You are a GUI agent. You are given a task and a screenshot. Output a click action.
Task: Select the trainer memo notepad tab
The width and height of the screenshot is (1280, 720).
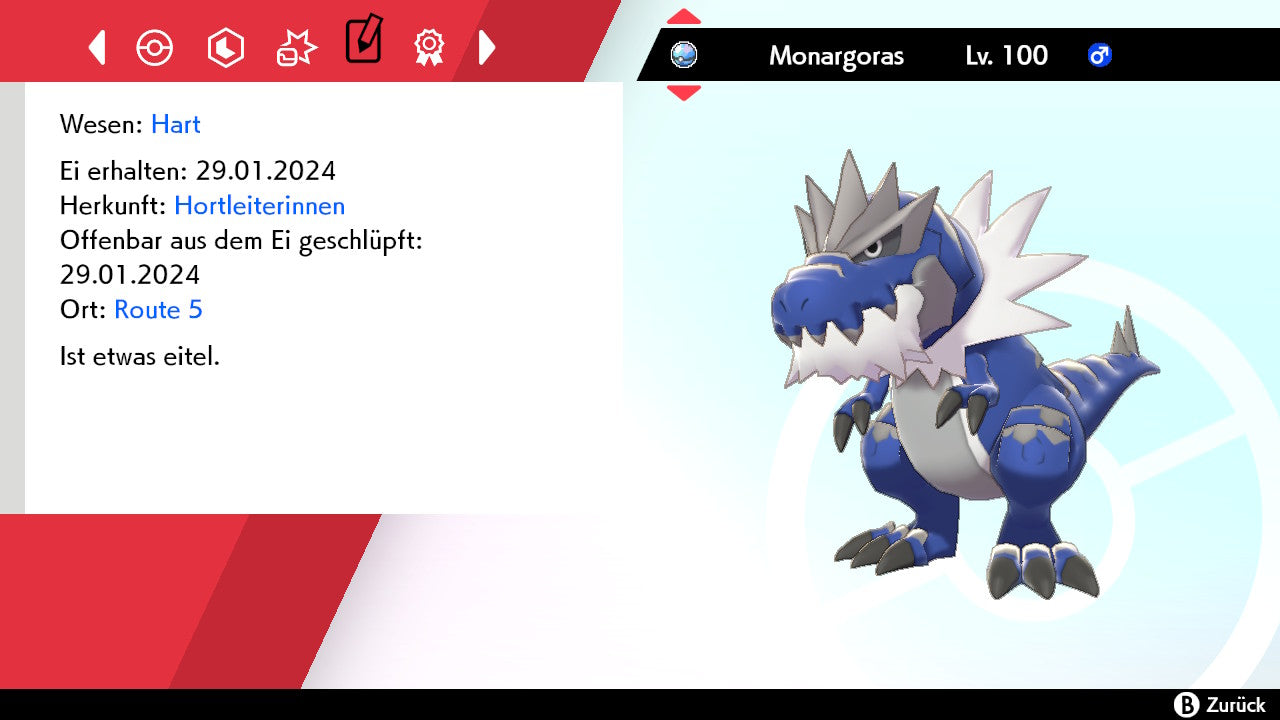[x=363, y=40]
